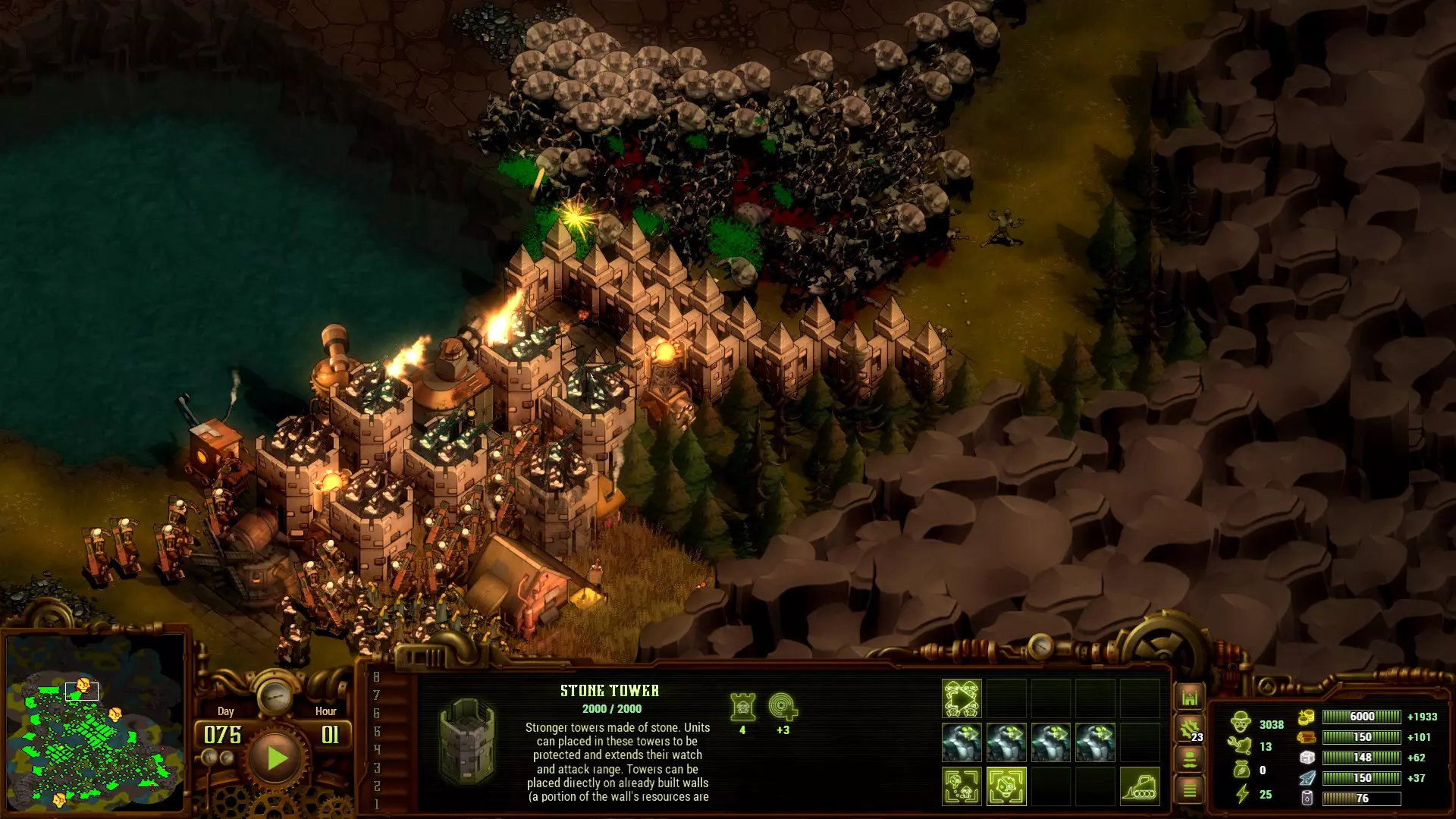The image size is (1456, 819).
Task: Open the colony buildings side tab
Action: [x=1189, y=697]
